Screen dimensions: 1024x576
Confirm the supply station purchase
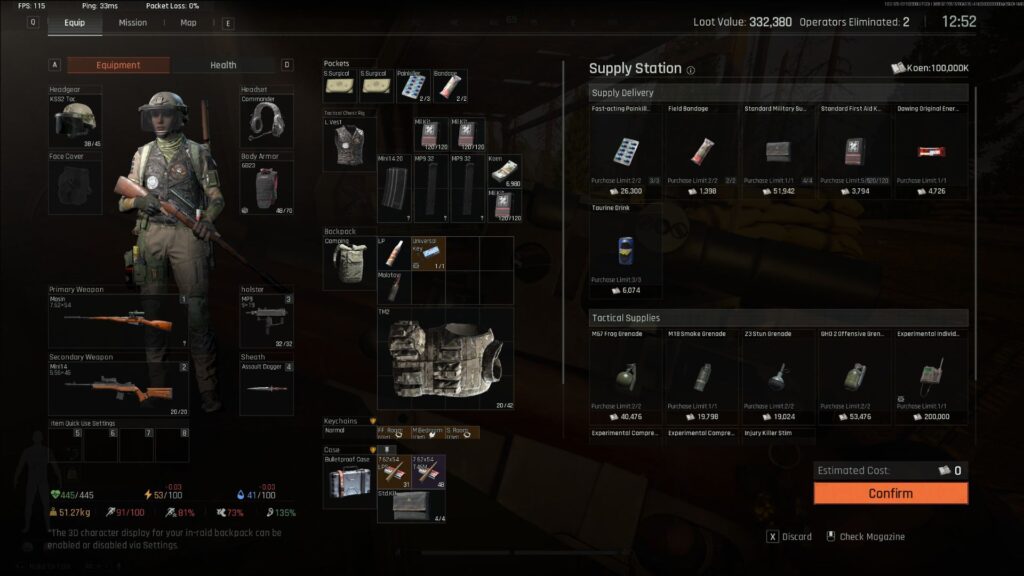pyautogui.click(x=890, y=493)
